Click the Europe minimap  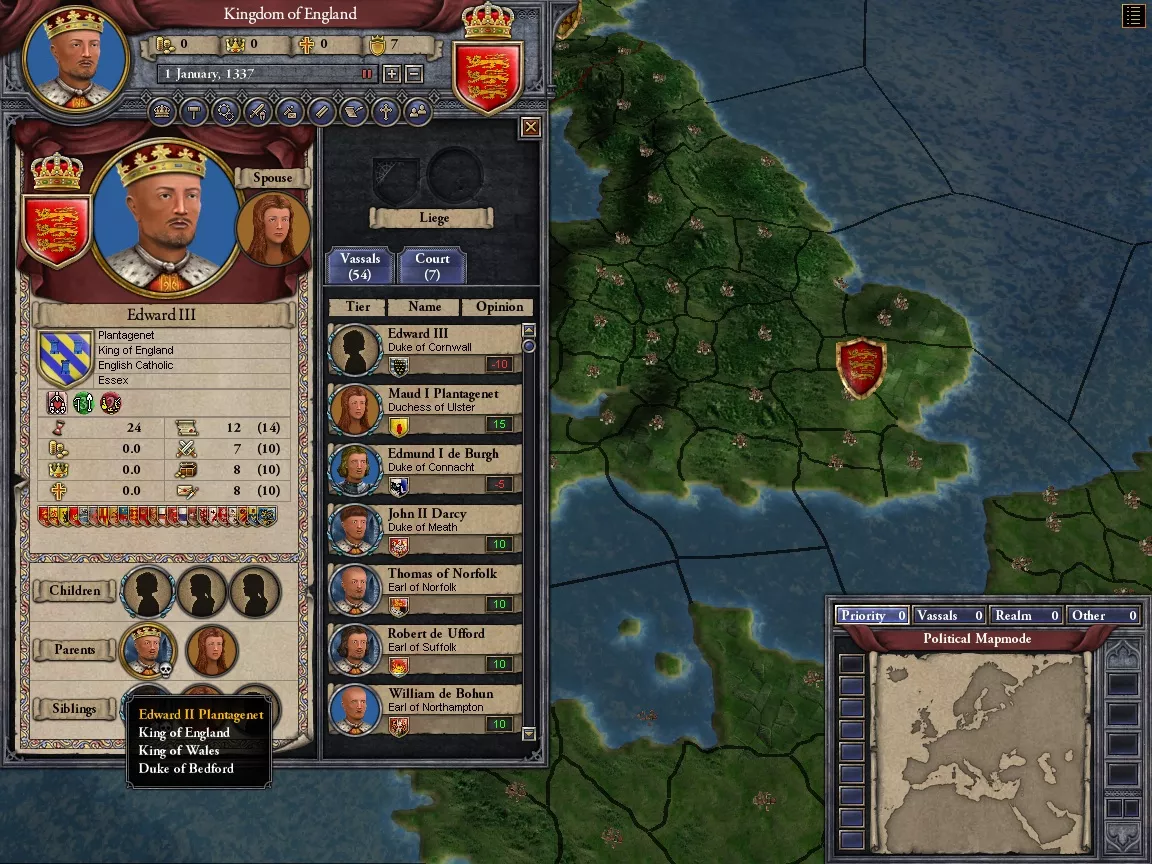pos(979,749)
